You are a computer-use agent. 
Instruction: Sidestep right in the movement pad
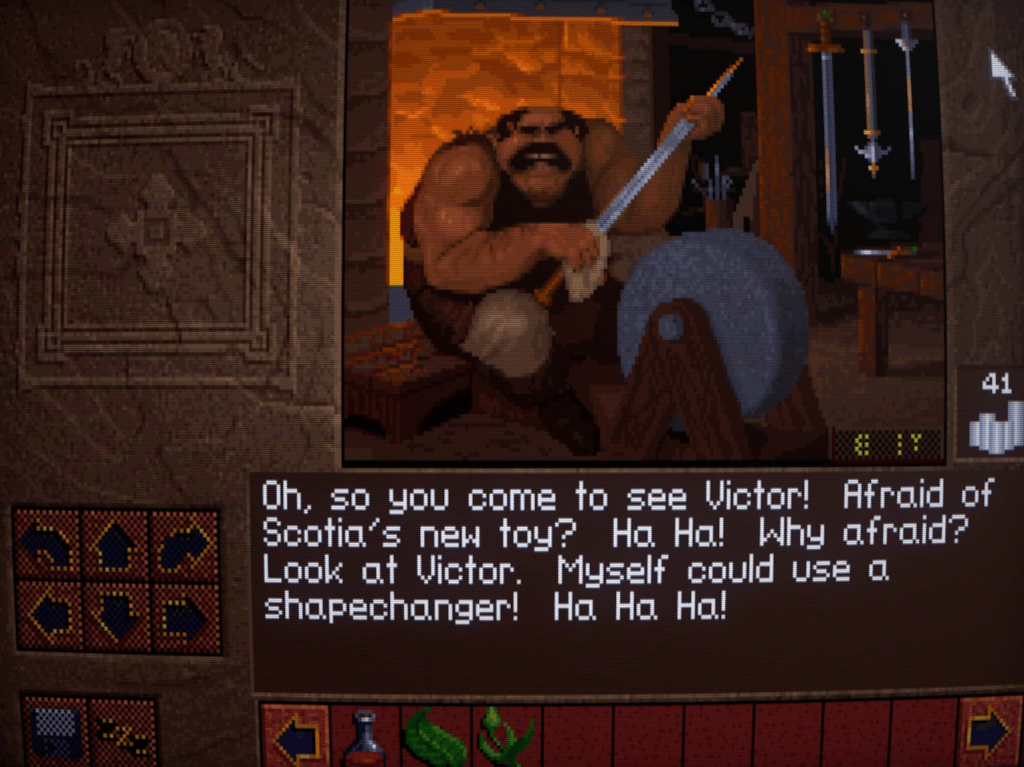(185, 615)
